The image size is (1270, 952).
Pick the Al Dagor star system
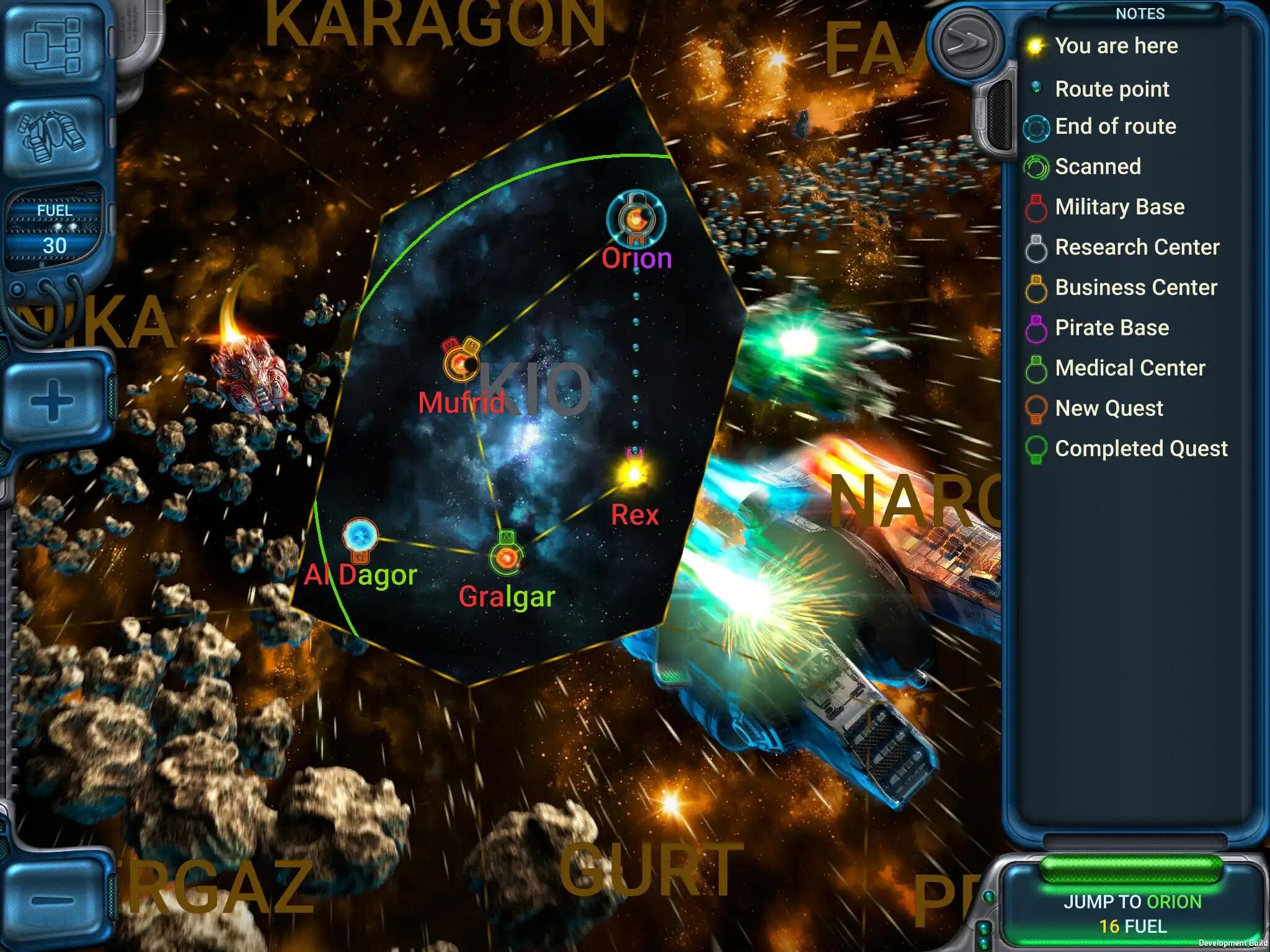coord(360,535)
